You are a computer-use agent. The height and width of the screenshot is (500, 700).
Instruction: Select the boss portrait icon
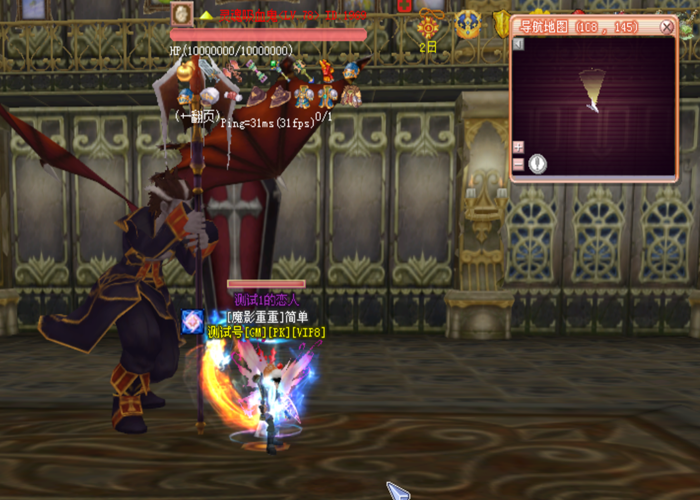coord(181,13)
